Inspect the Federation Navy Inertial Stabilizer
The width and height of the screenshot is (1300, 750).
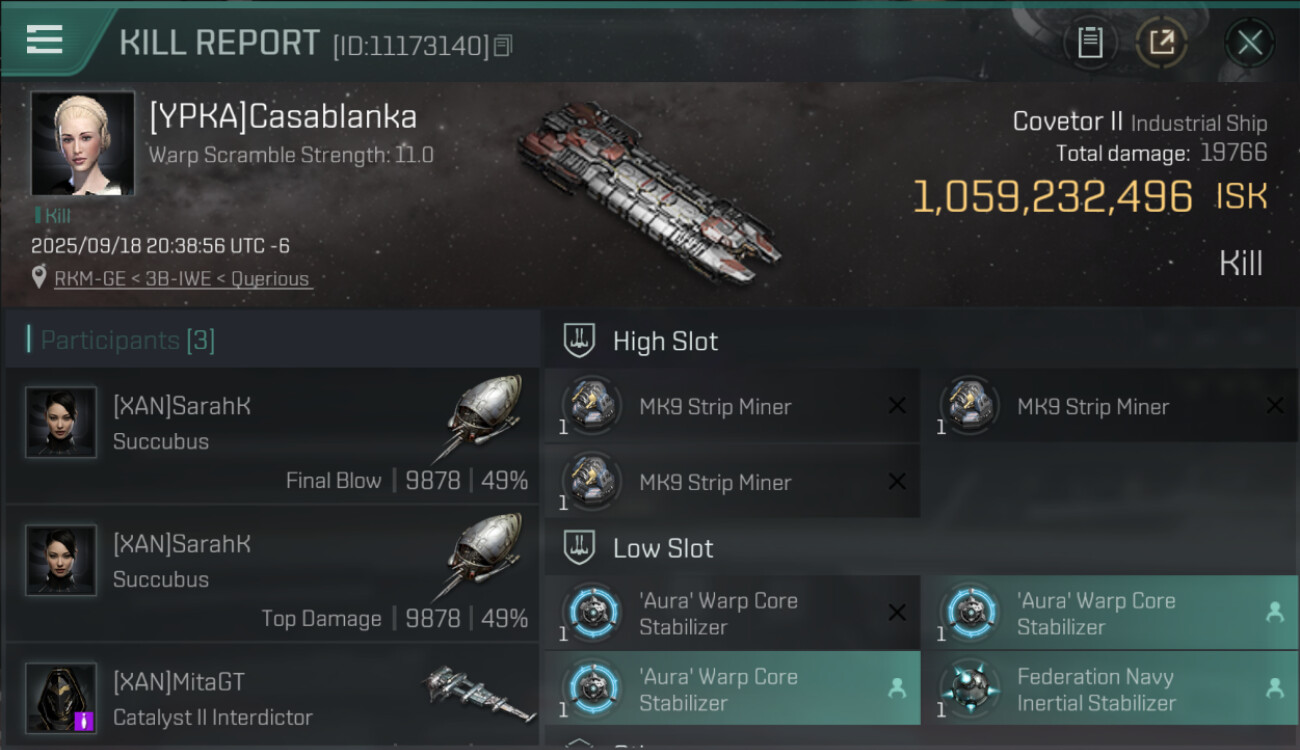[x=1109, y=689]
